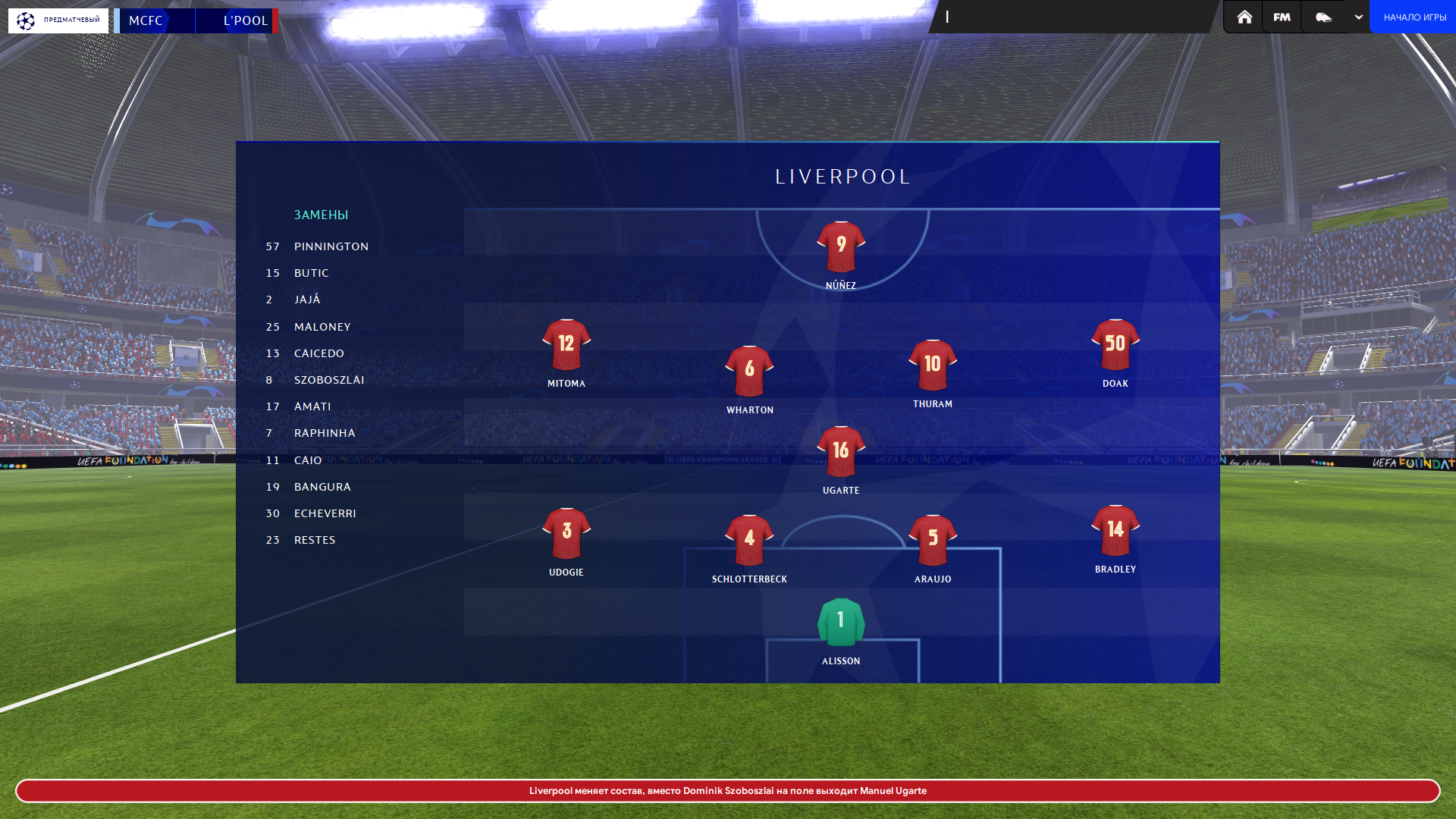Open the home icon menu
Image resolution: width=1456 pixels, height=819 pixels.
point(1244,17)
